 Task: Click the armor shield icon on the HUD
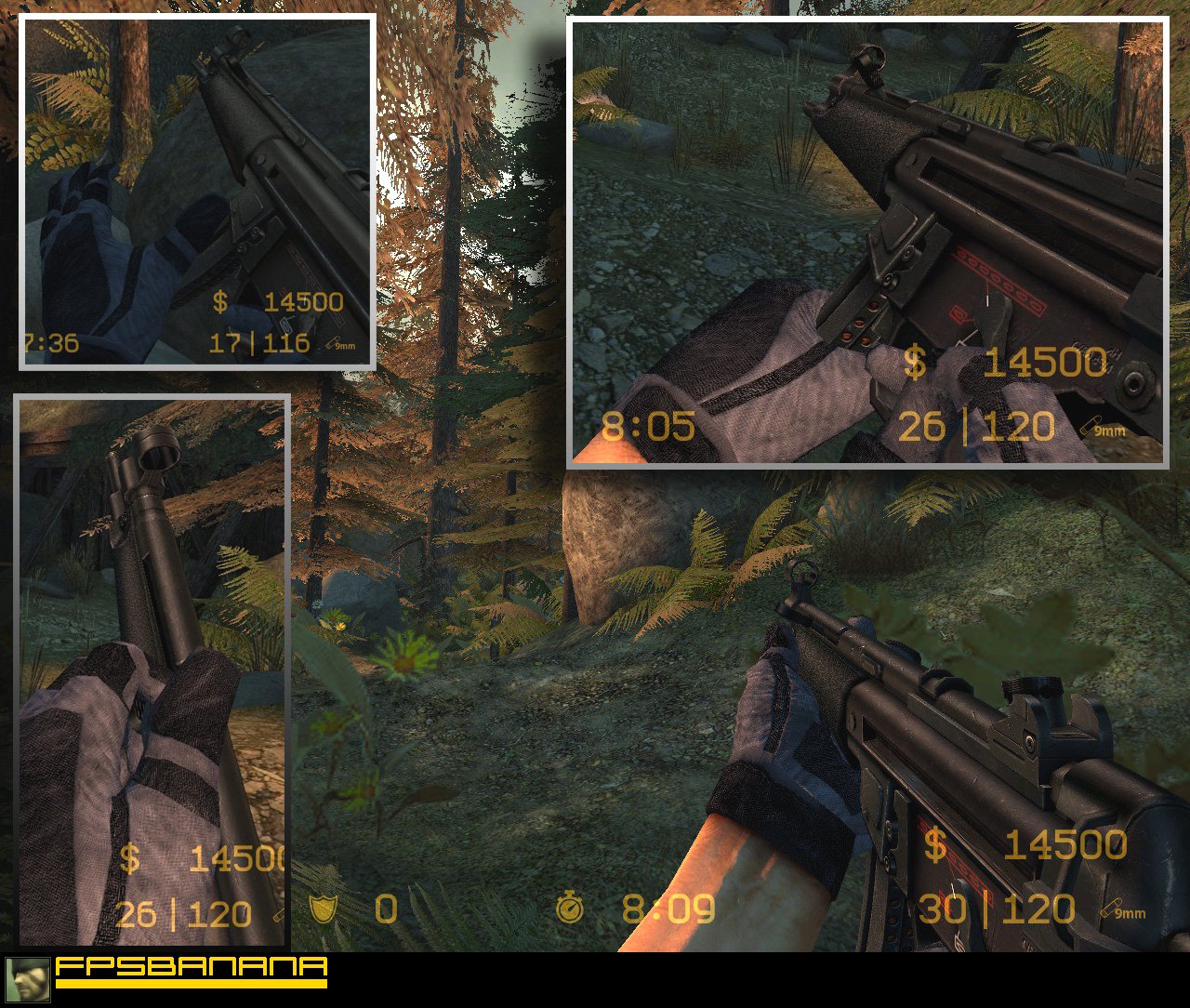pos(324,909)
